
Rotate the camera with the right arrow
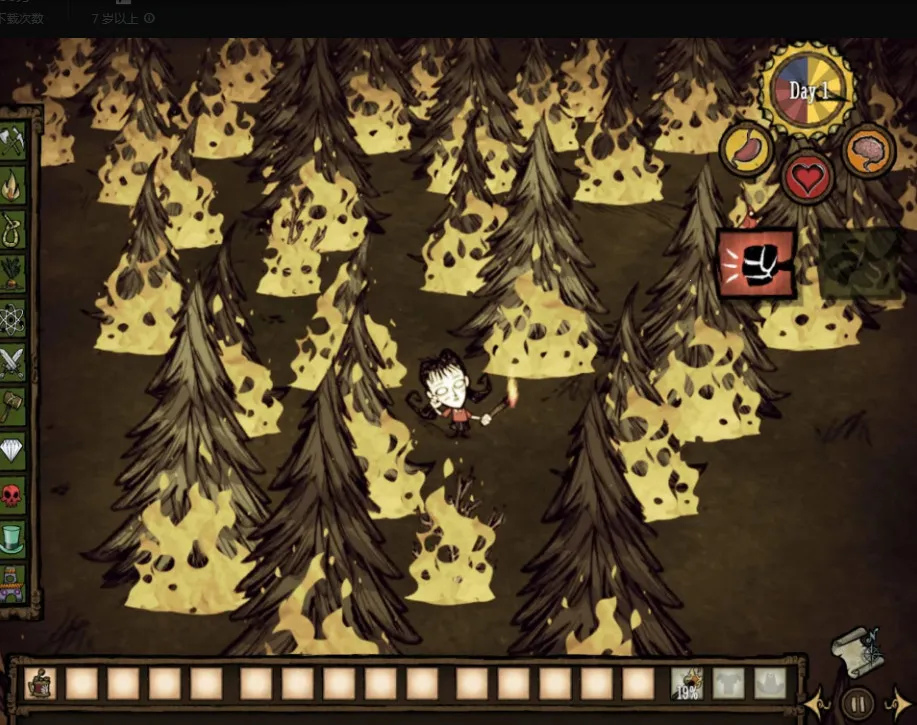click(897, 702)
